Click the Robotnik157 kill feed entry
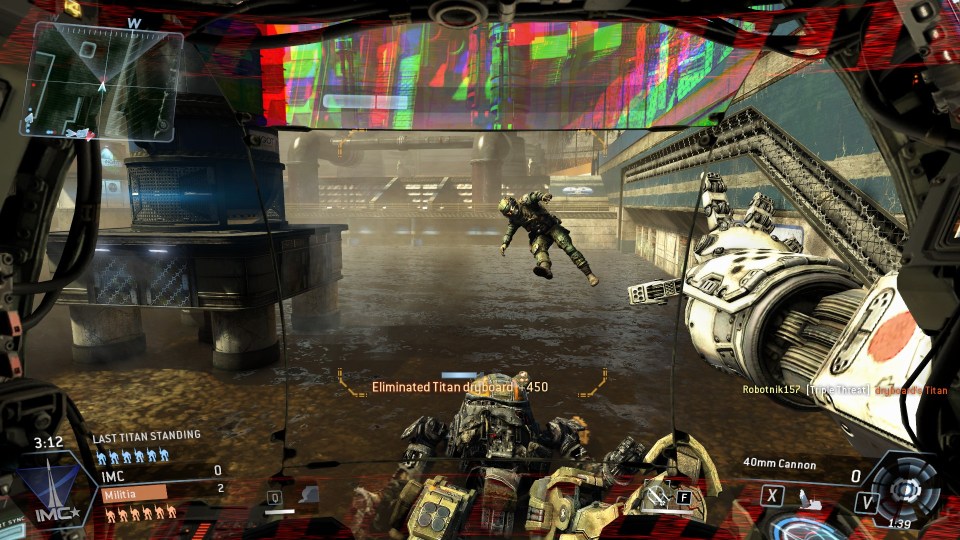 [x=770, y=389]
